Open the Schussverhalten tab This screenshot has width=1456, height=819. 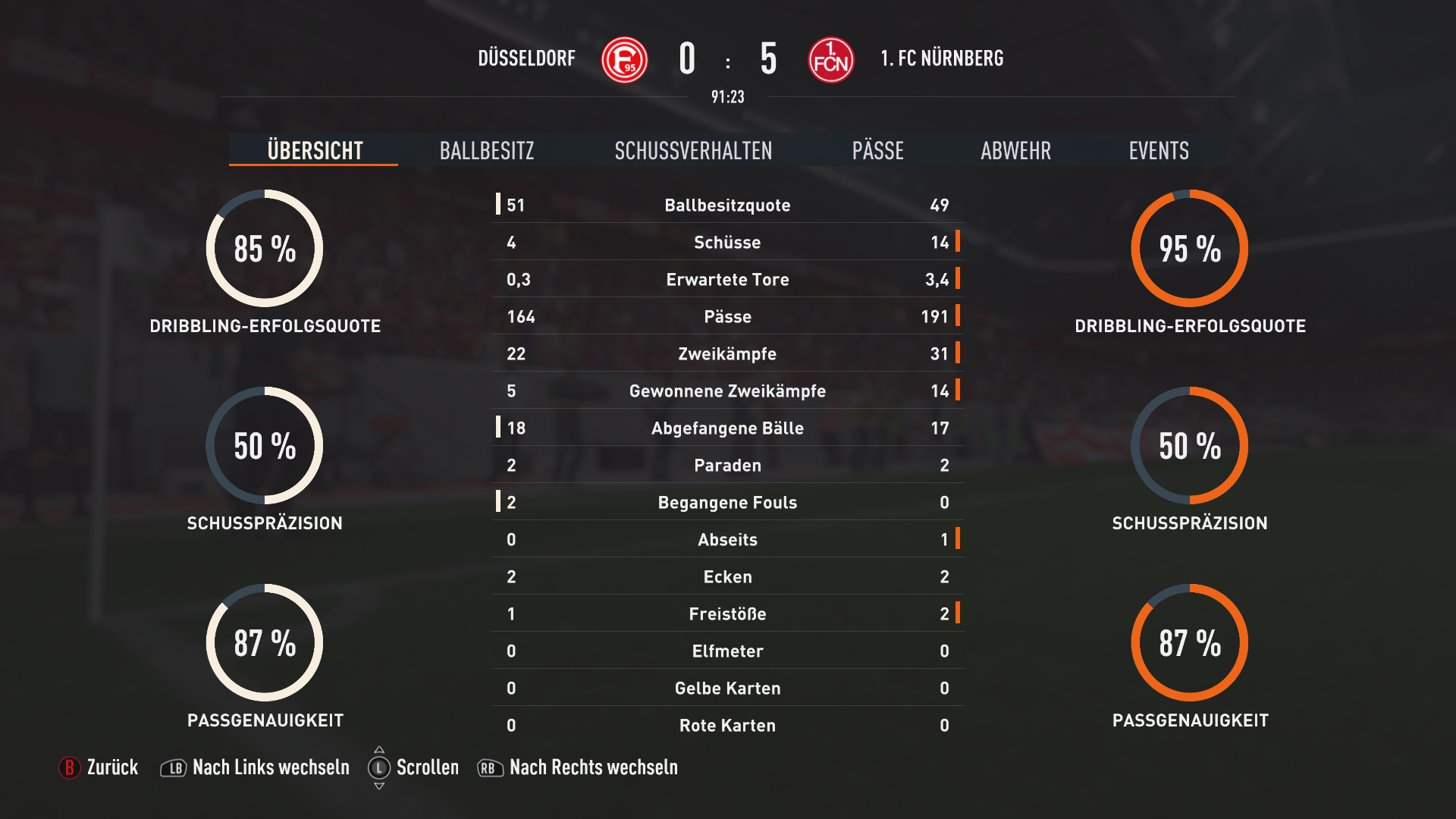693,150
